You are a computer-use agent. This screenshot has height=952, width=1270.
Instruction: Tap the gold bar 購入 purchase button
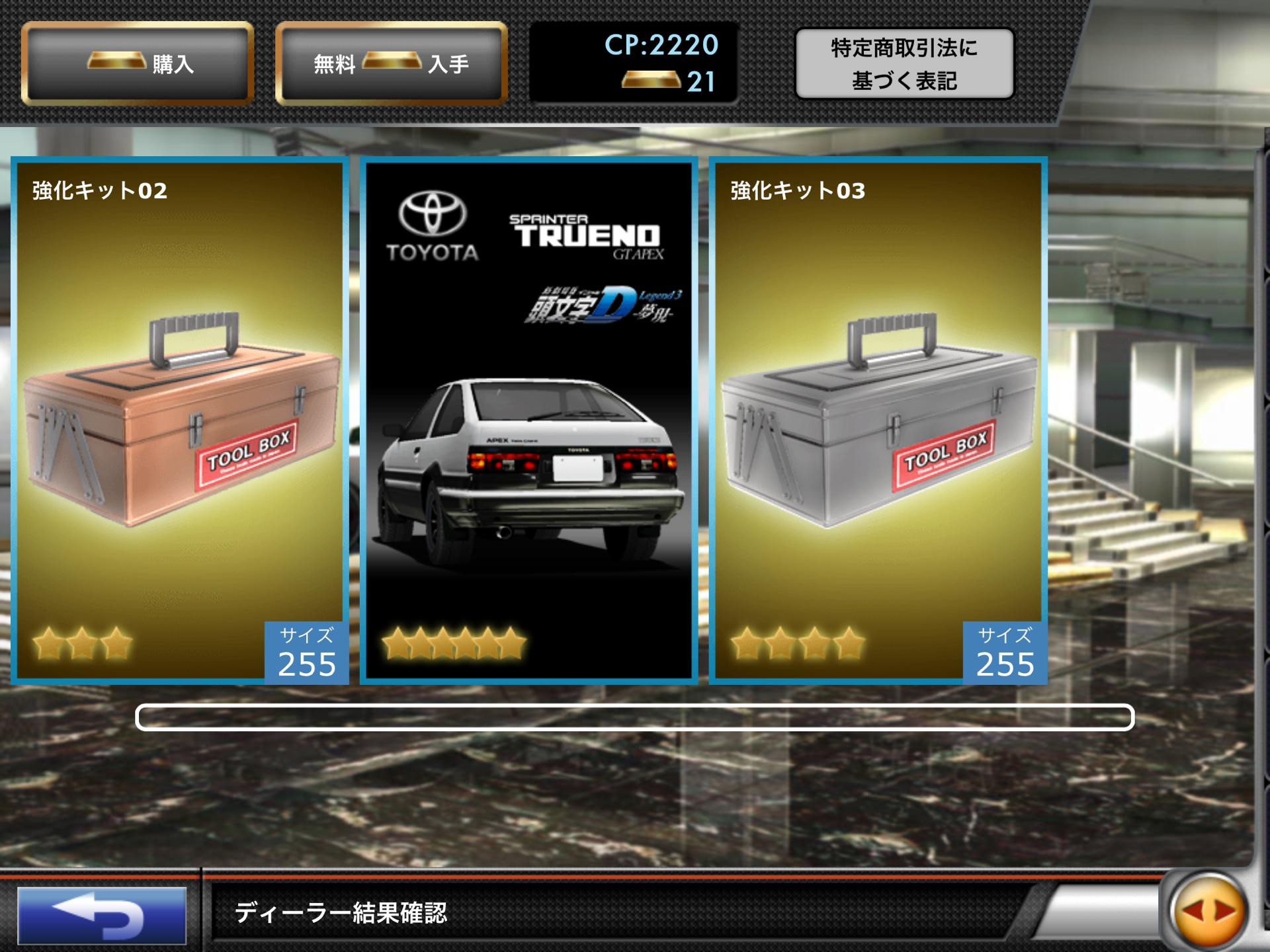[138, 63]
